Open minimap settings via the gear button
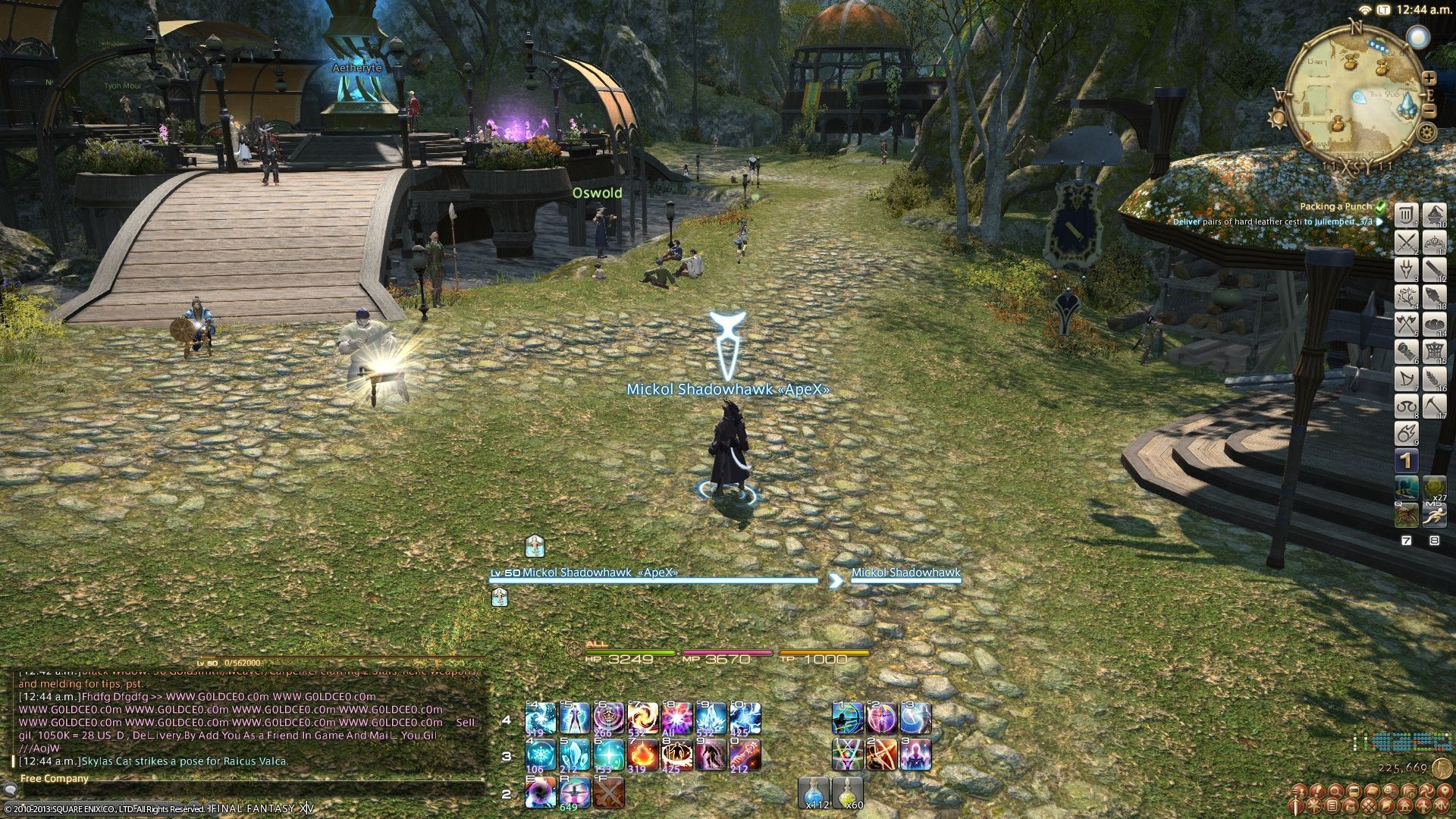The width and height of the screenshot is (1456, 819). point(1427,133)
